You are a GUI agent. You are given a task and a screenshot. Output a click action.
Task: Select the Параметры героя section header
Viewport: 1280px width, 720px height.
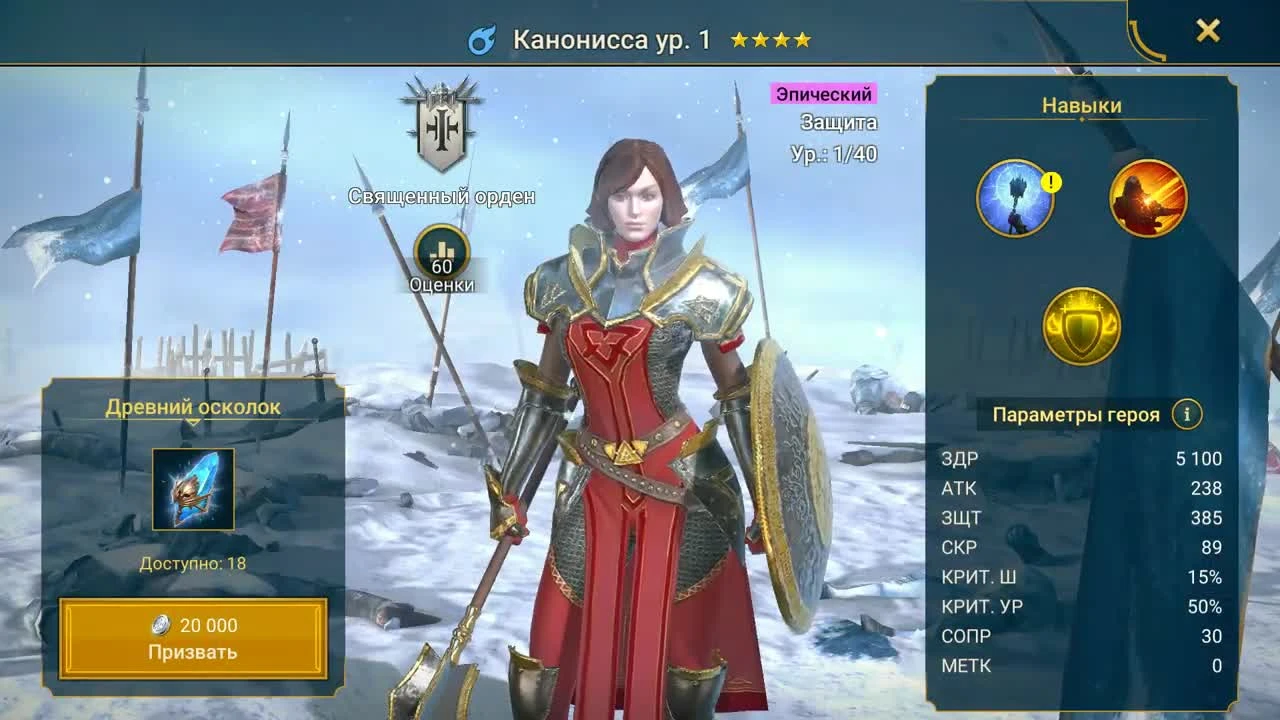point(1076,412)
